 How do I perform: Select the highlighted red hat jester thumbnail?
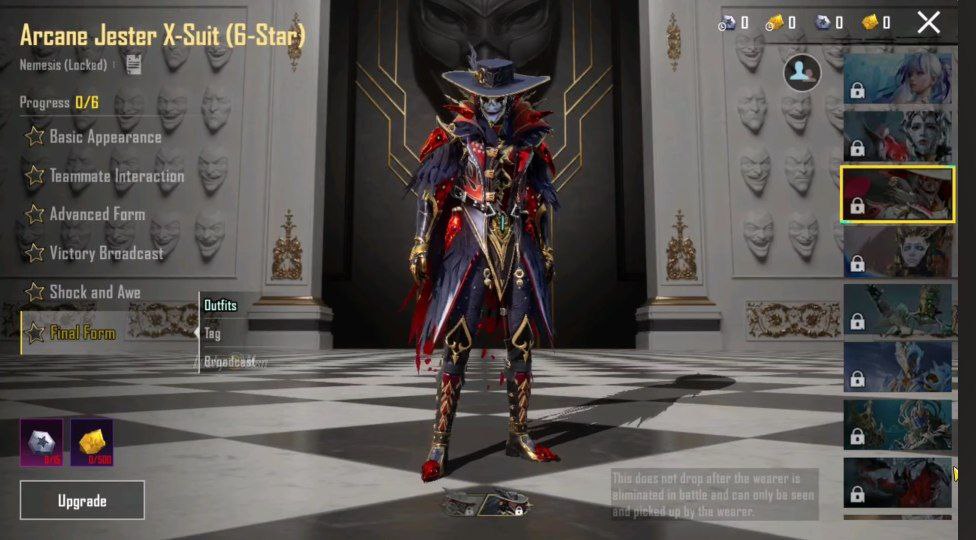(x=897, y=193)
